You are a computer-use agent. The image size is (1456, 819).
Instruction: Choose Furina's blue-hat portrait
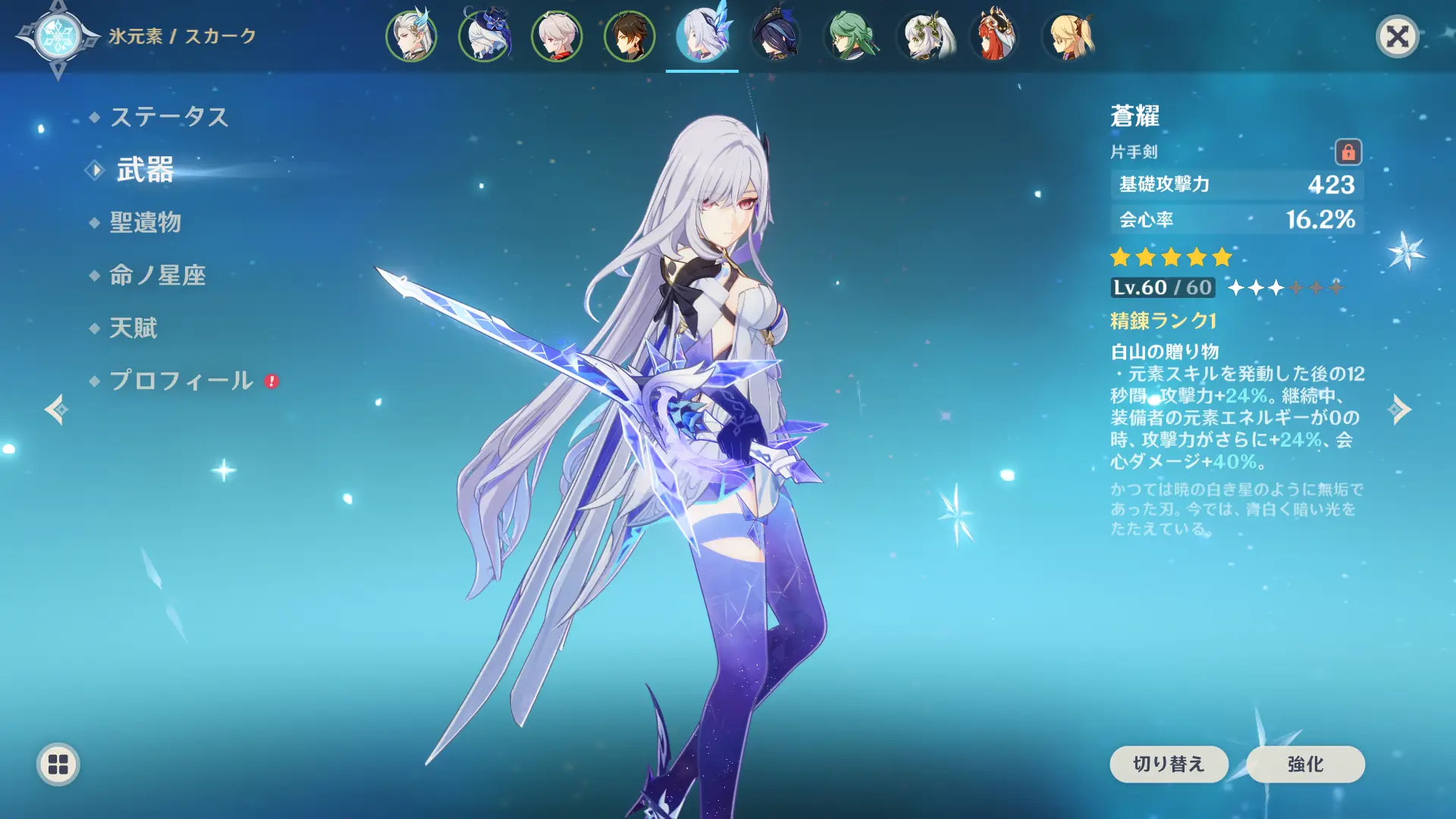[484, 36]
